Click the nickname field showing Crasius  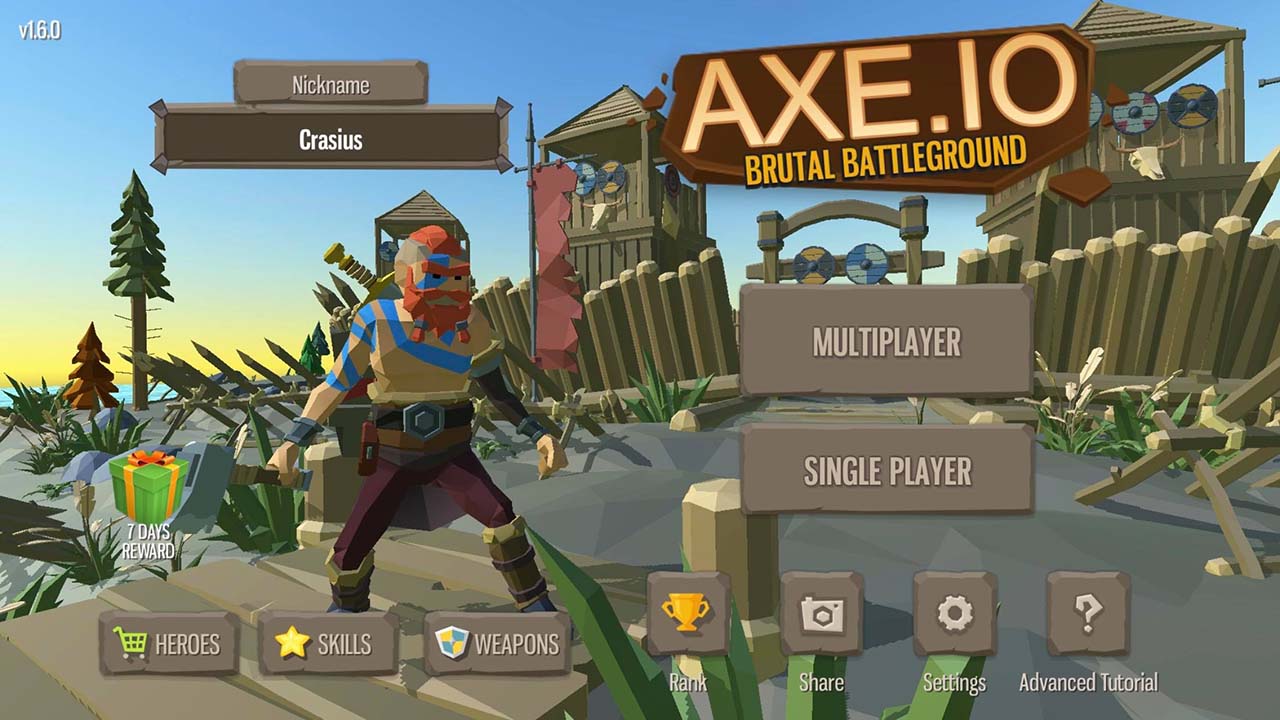(x=330, y=138)
